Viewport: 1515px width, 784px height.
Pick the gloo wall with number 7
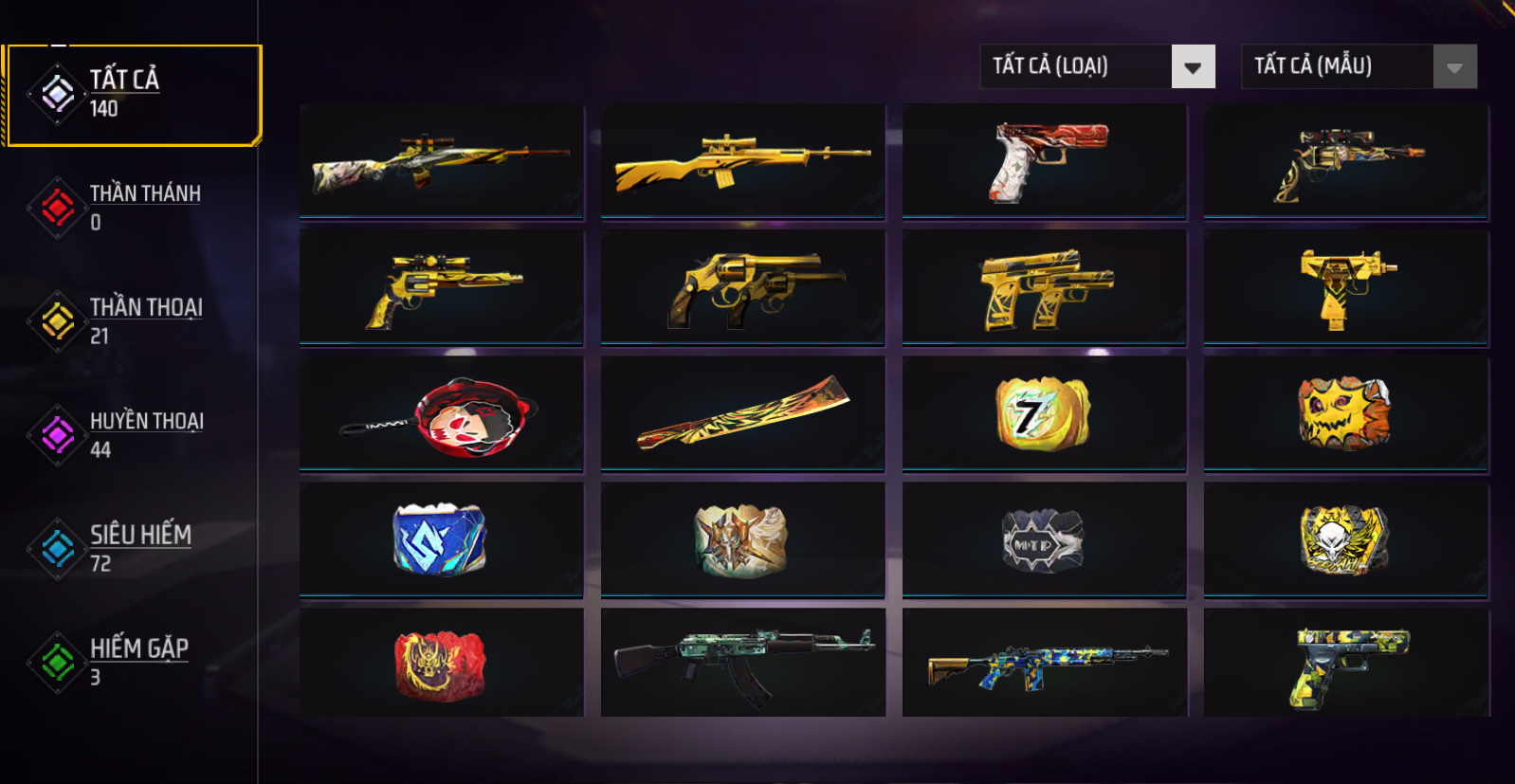pos(1044,414)
